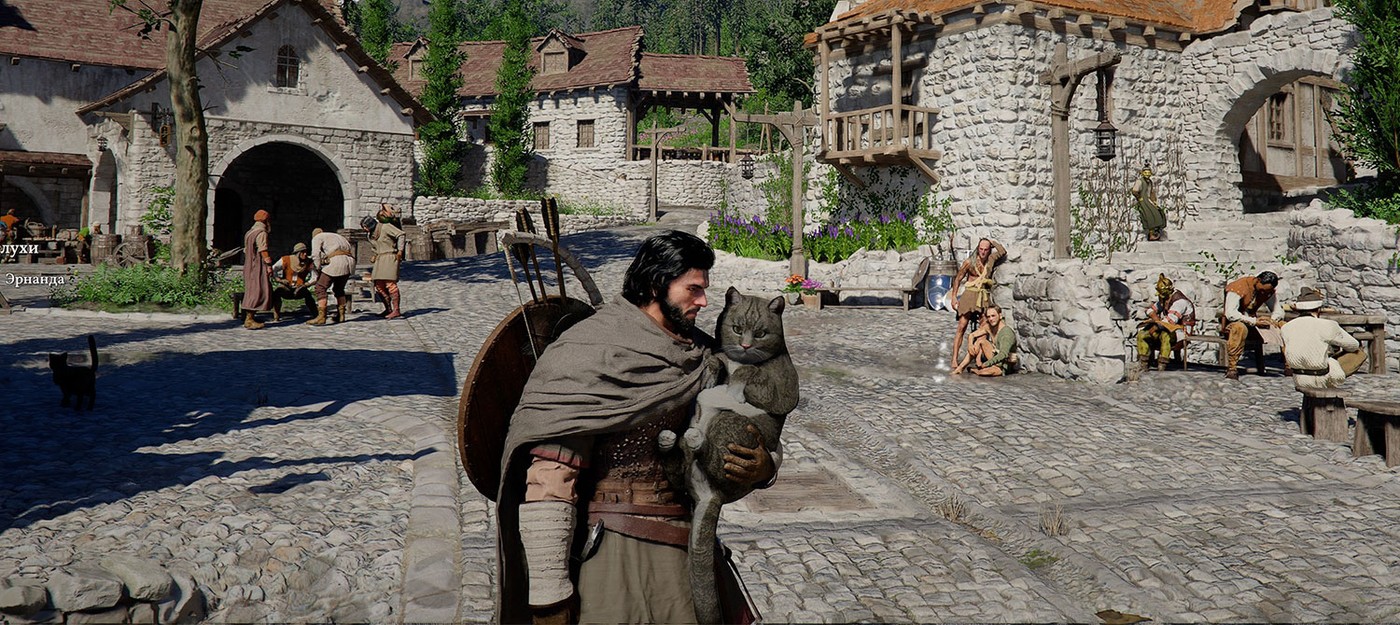Select the "лухи" quest tracker entry
The height and width of the screenshot is (625, 1400).
point(19,248)
